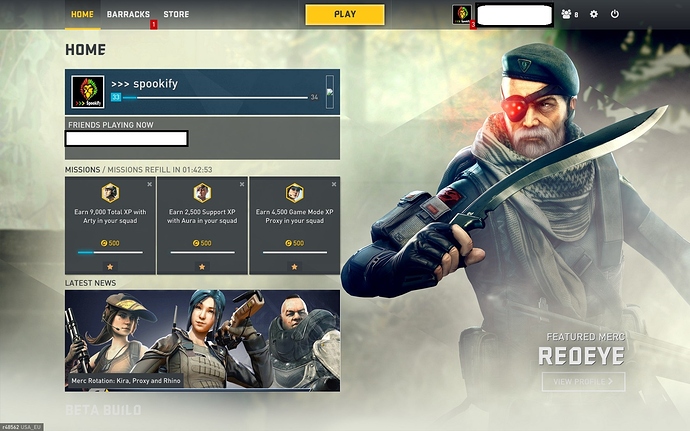Switch to the Barracks tab

pyautogui.click(x=128, y=15)
